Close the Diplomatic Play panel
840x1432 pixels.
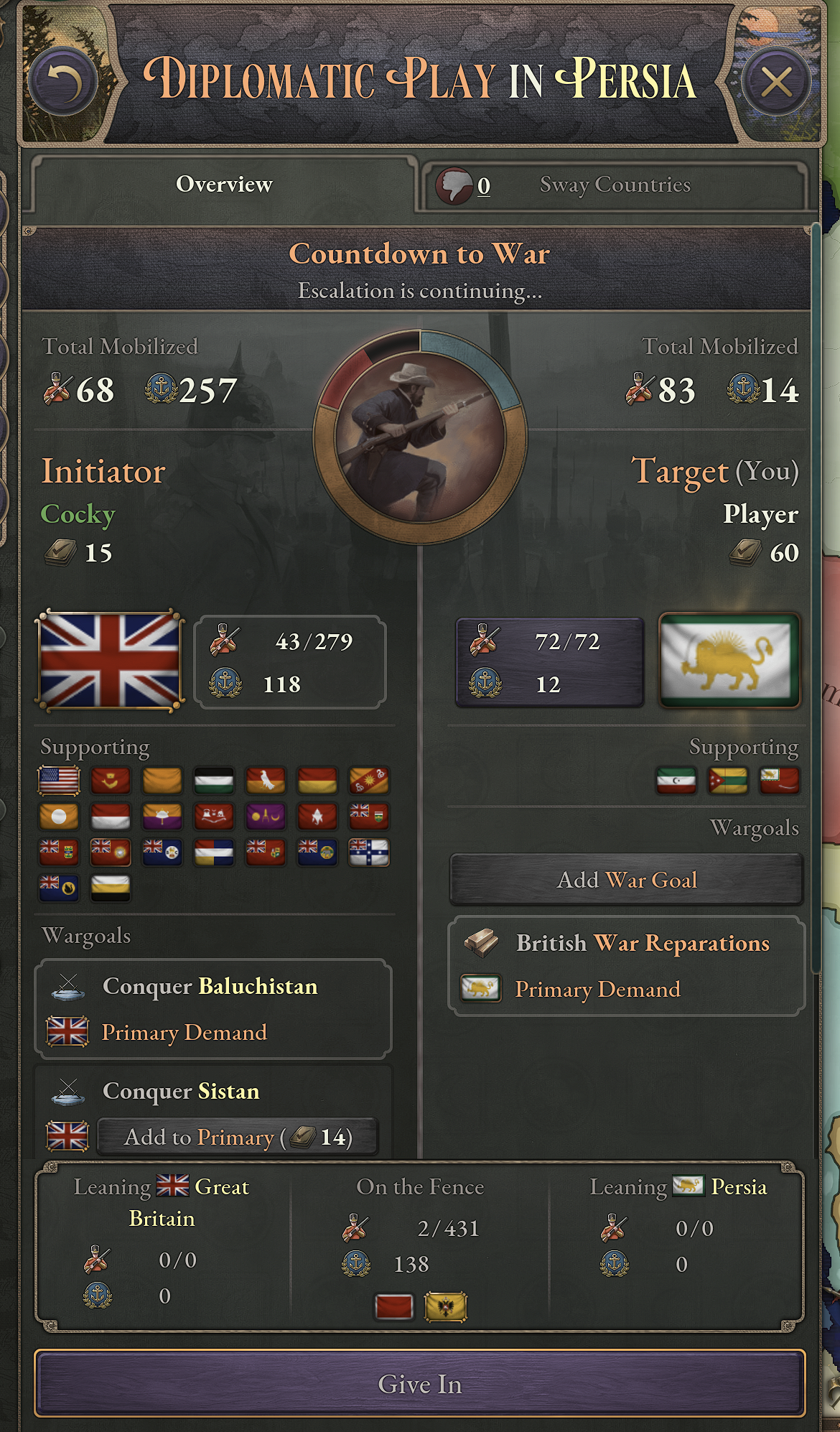[x=777, y=82]
